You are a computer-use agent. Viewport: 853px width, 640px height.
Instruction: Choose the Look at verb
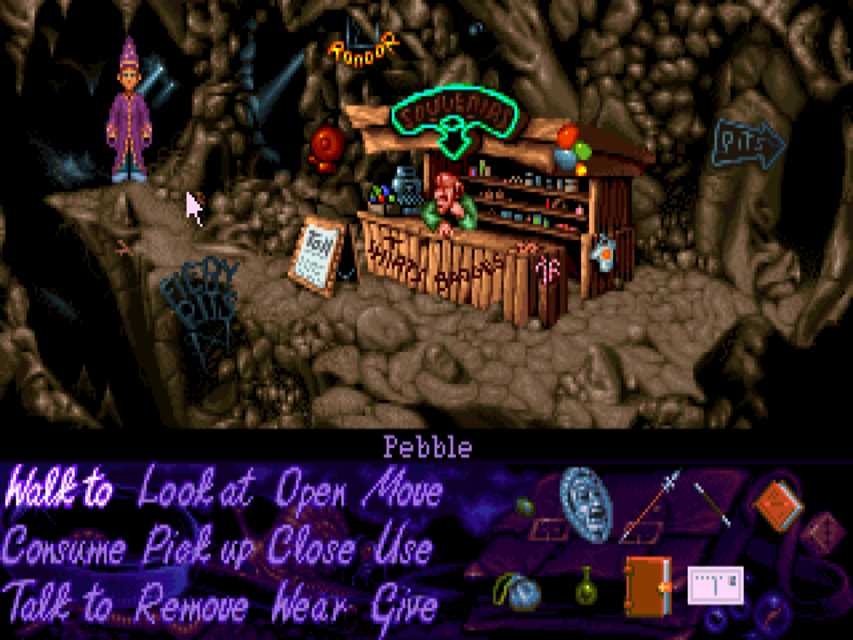point(196,491)
